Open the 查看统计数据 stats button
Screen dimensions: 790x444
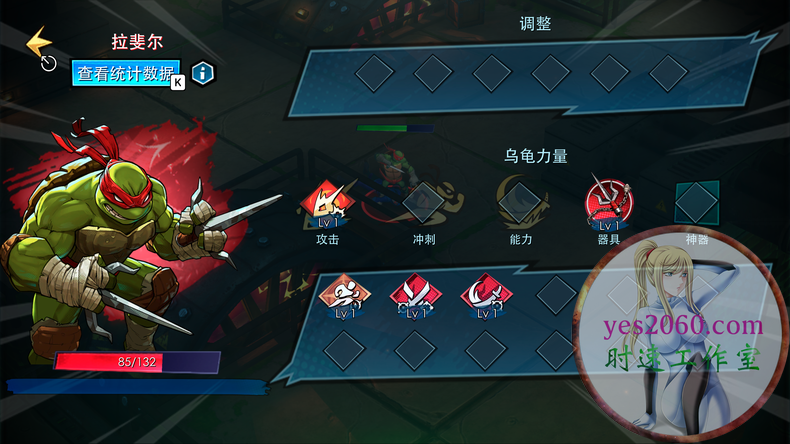point(126,73)
